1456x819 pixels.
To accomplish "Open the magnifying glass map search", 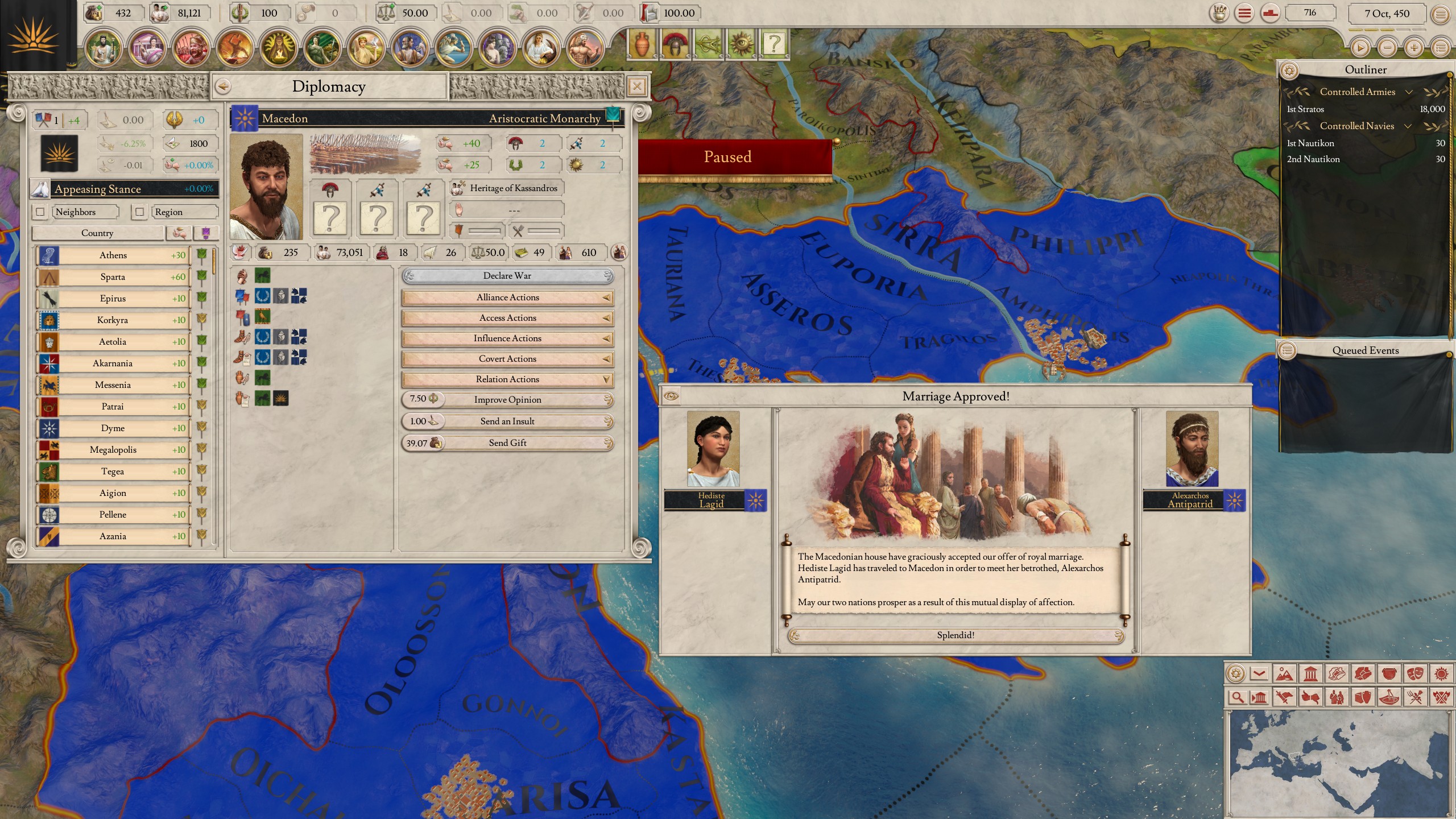I will pos(1238,698).
